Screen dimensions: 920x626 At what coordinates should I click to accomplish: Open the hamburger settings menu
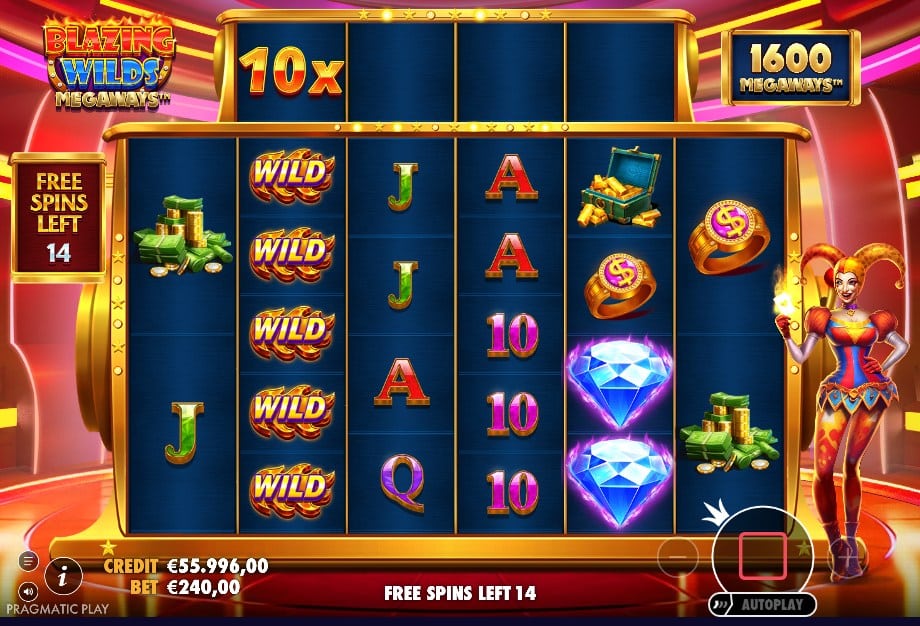(x=28, y=561)
